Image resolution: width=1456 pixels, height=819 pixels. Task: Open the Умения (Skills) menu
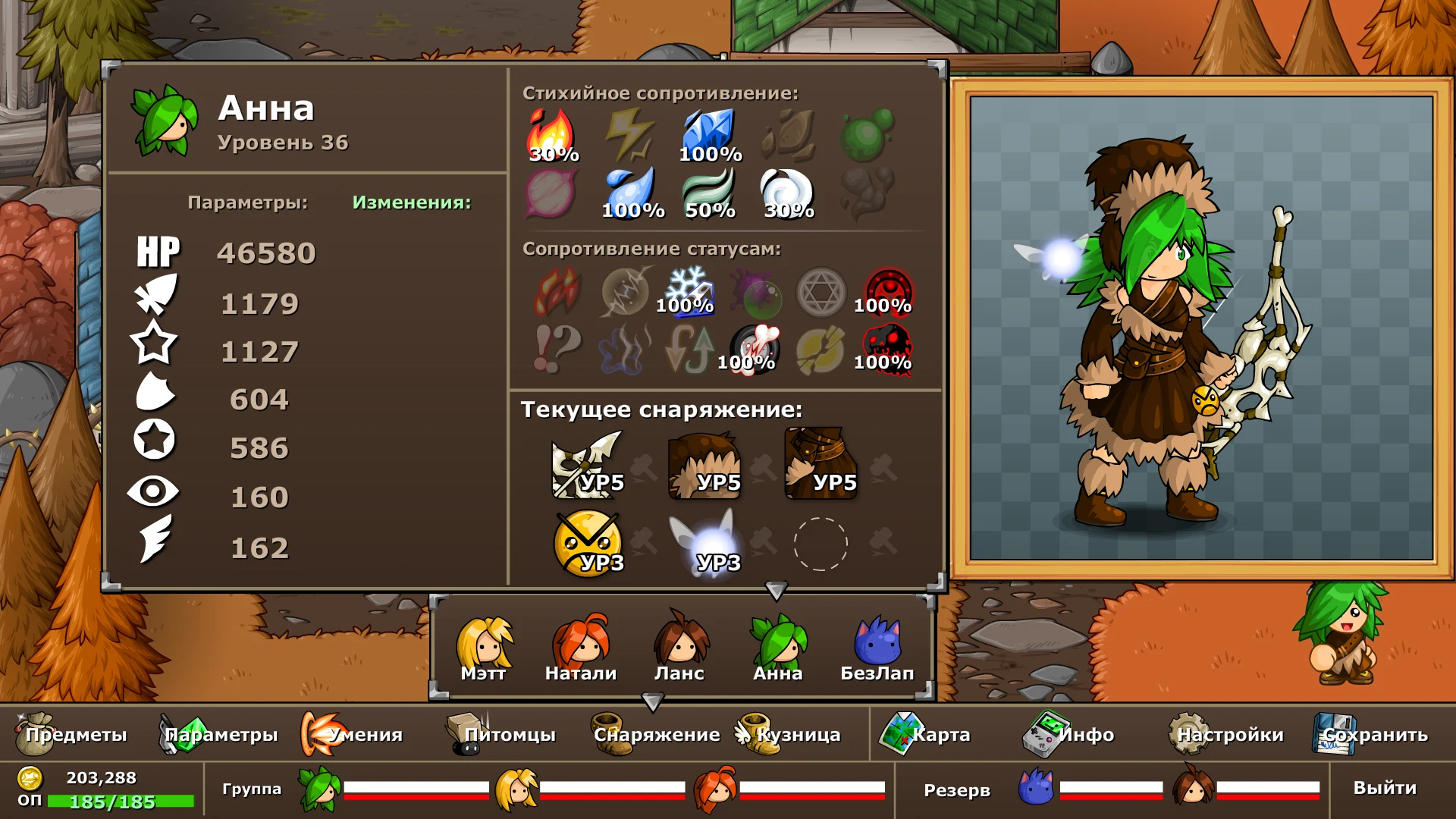point(353,734)
